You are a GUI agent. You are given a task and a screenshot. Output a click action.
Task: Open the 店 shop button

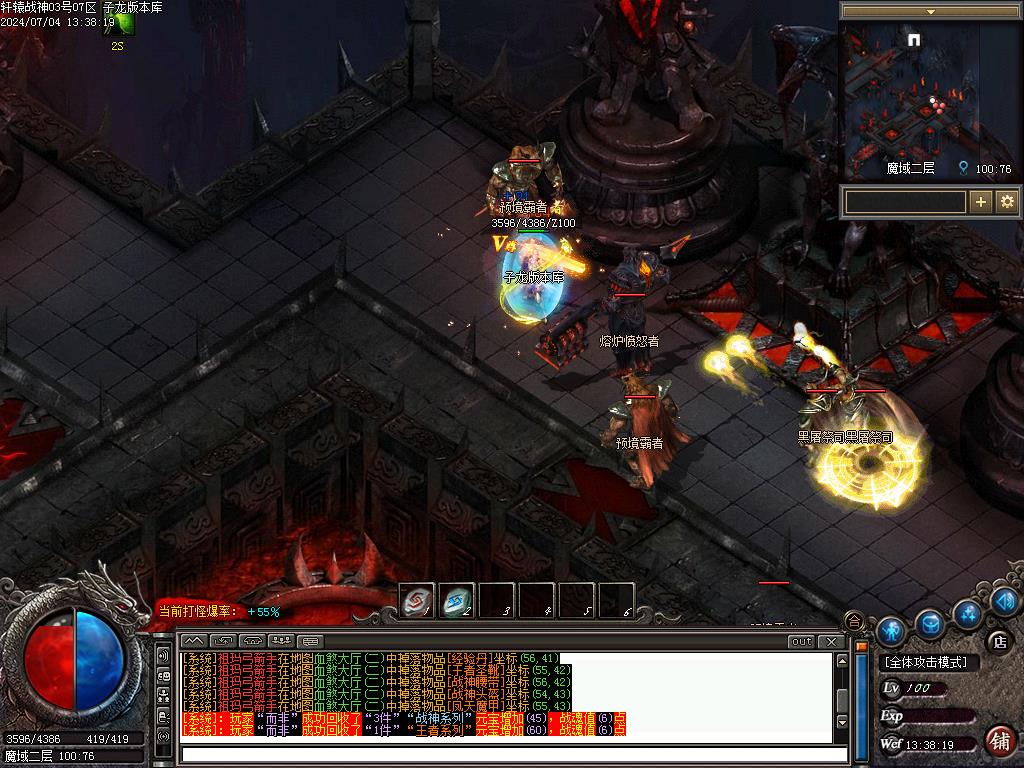[x=997, y=640]
